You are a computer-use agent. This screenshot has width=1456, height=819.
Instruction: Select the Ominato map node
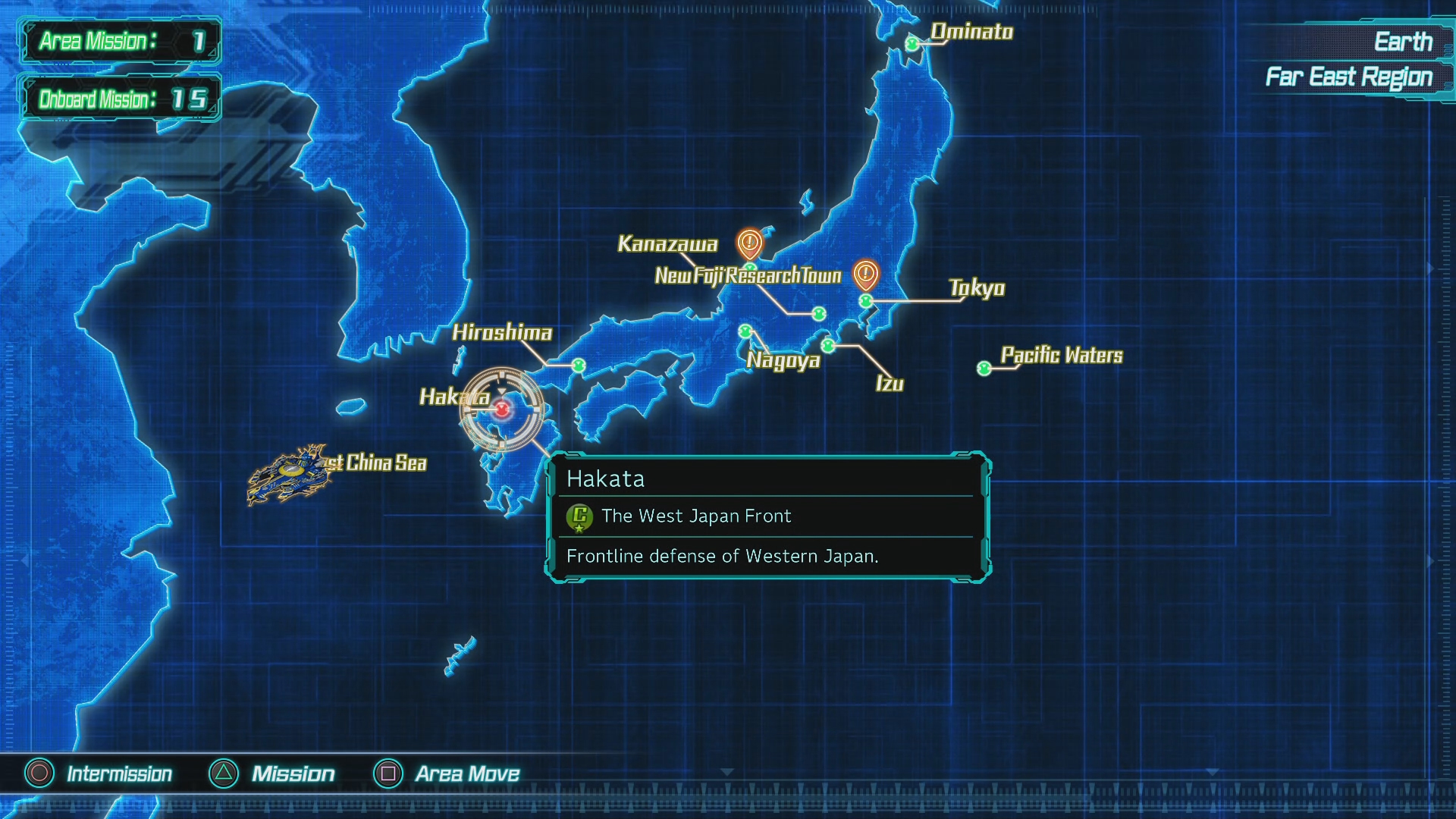[x=912, y=44]
